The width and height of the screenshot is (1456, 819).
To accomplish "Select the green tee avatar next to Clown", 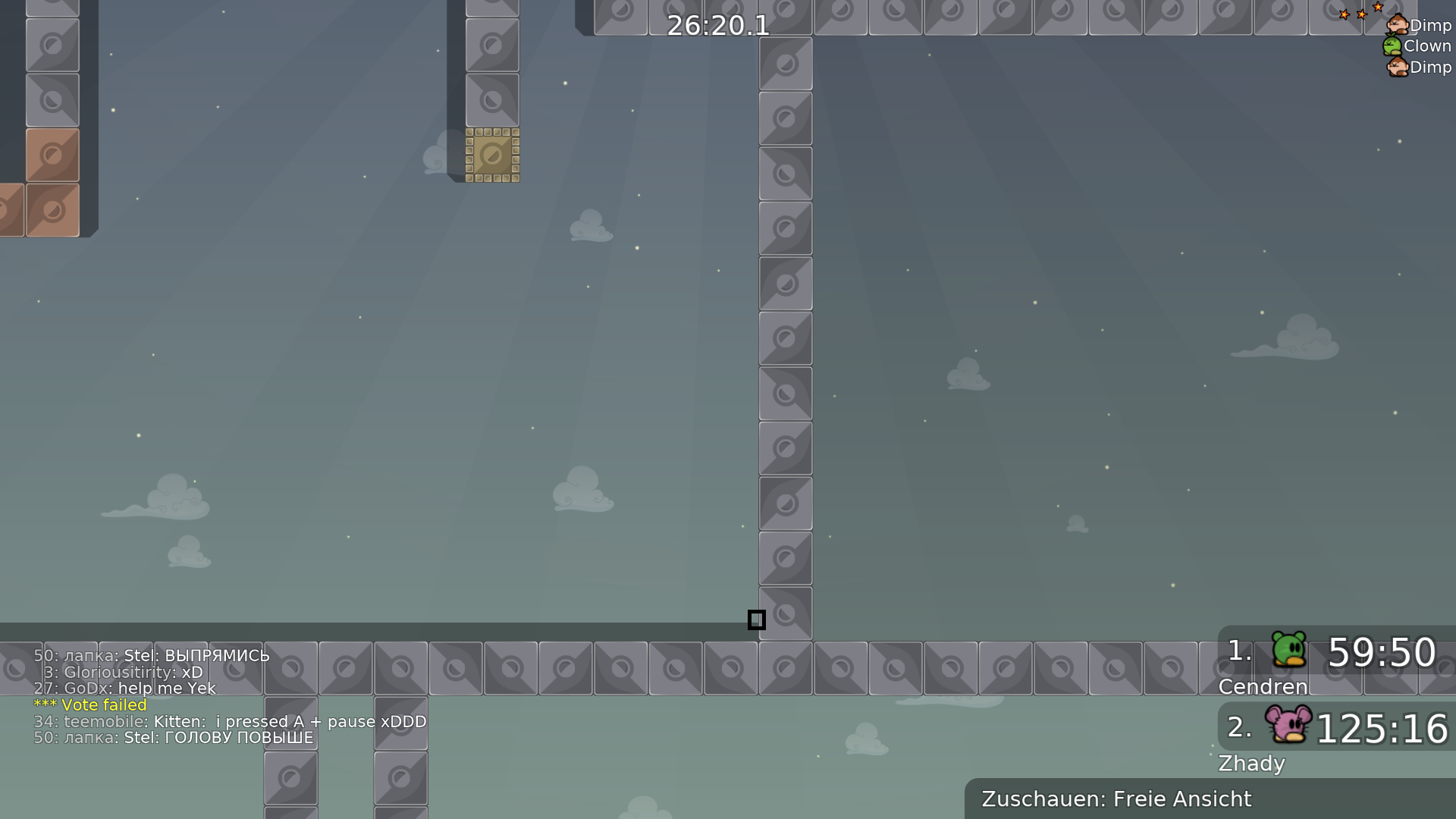I will point(1392,45).
